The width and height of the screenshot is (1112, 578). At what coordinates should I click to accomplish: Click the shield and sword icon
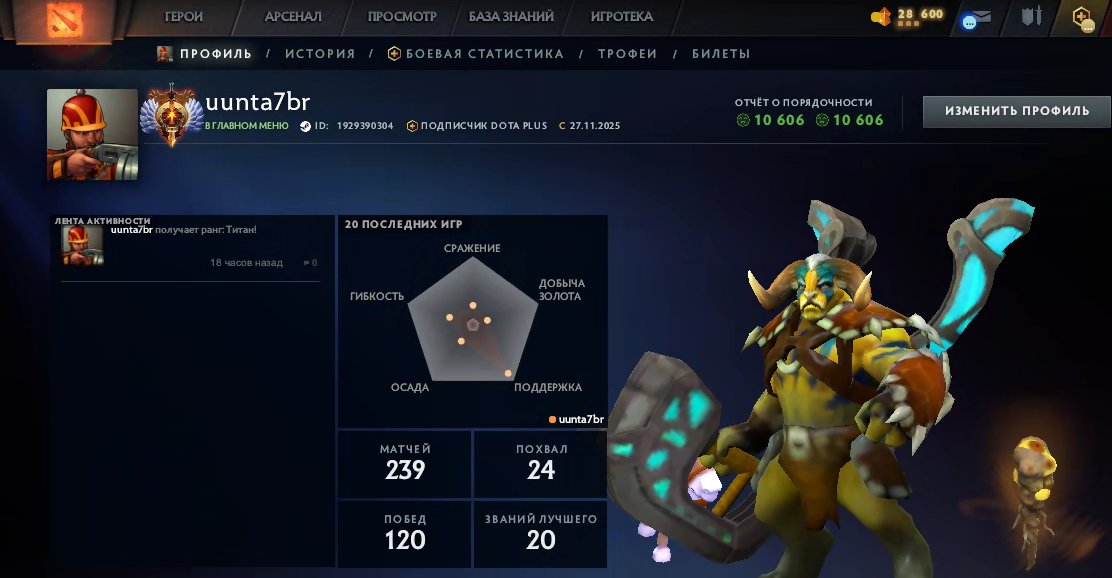point(1031,17)
